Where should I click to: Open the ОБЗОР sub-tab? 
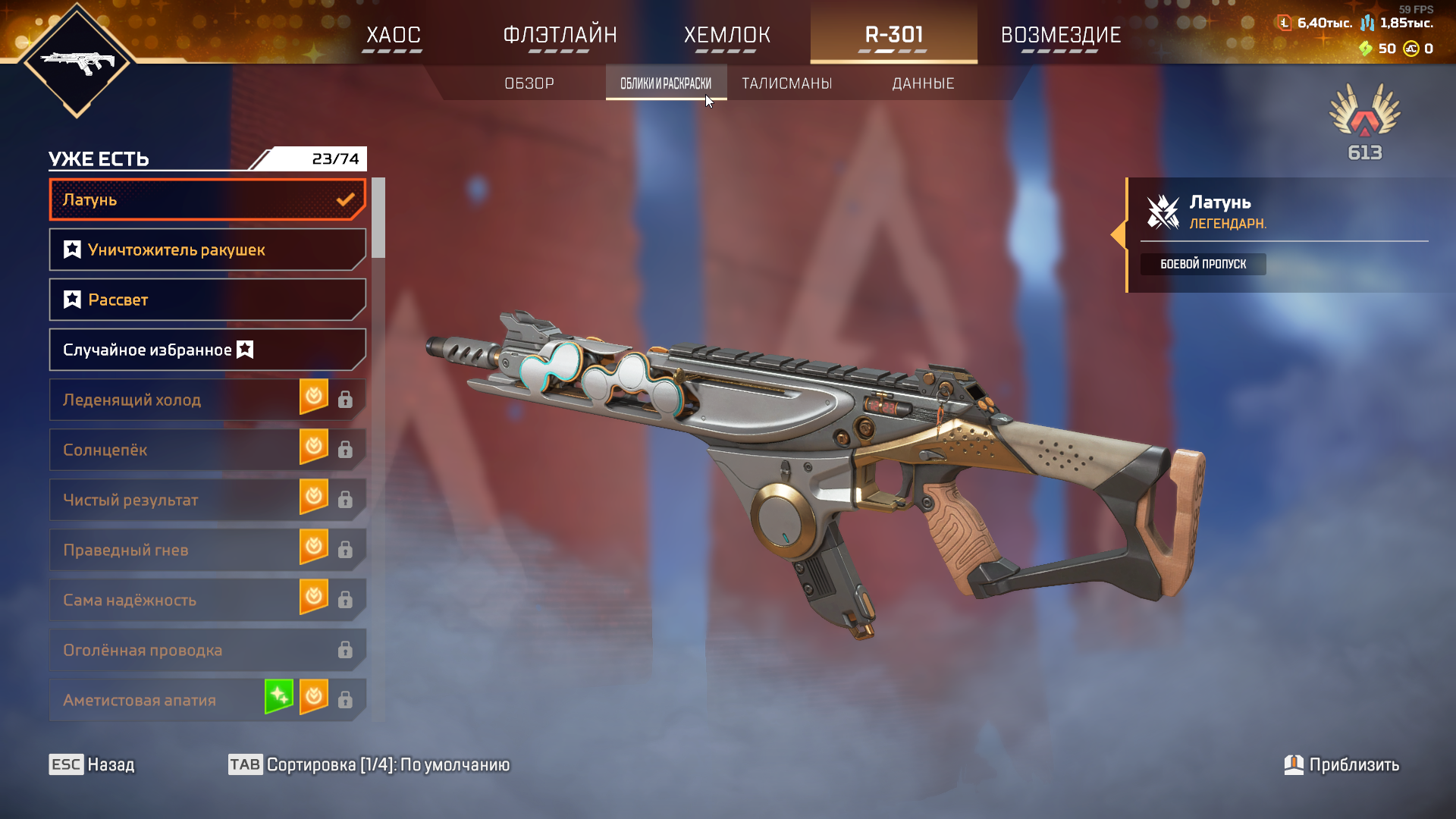(529, 83)
